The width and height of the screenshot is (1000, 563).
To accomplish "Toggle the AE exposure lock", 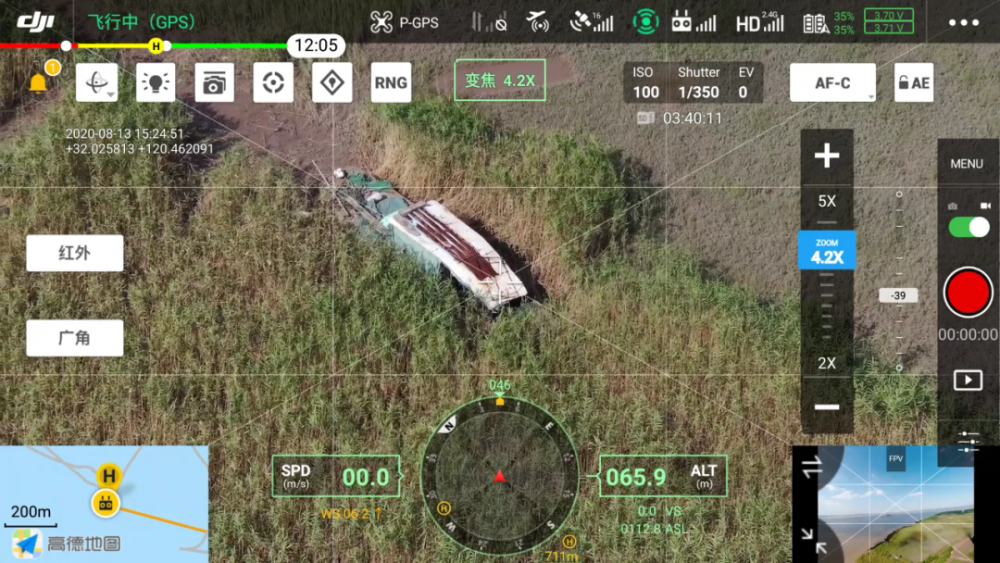I will (x=913, y=83).
